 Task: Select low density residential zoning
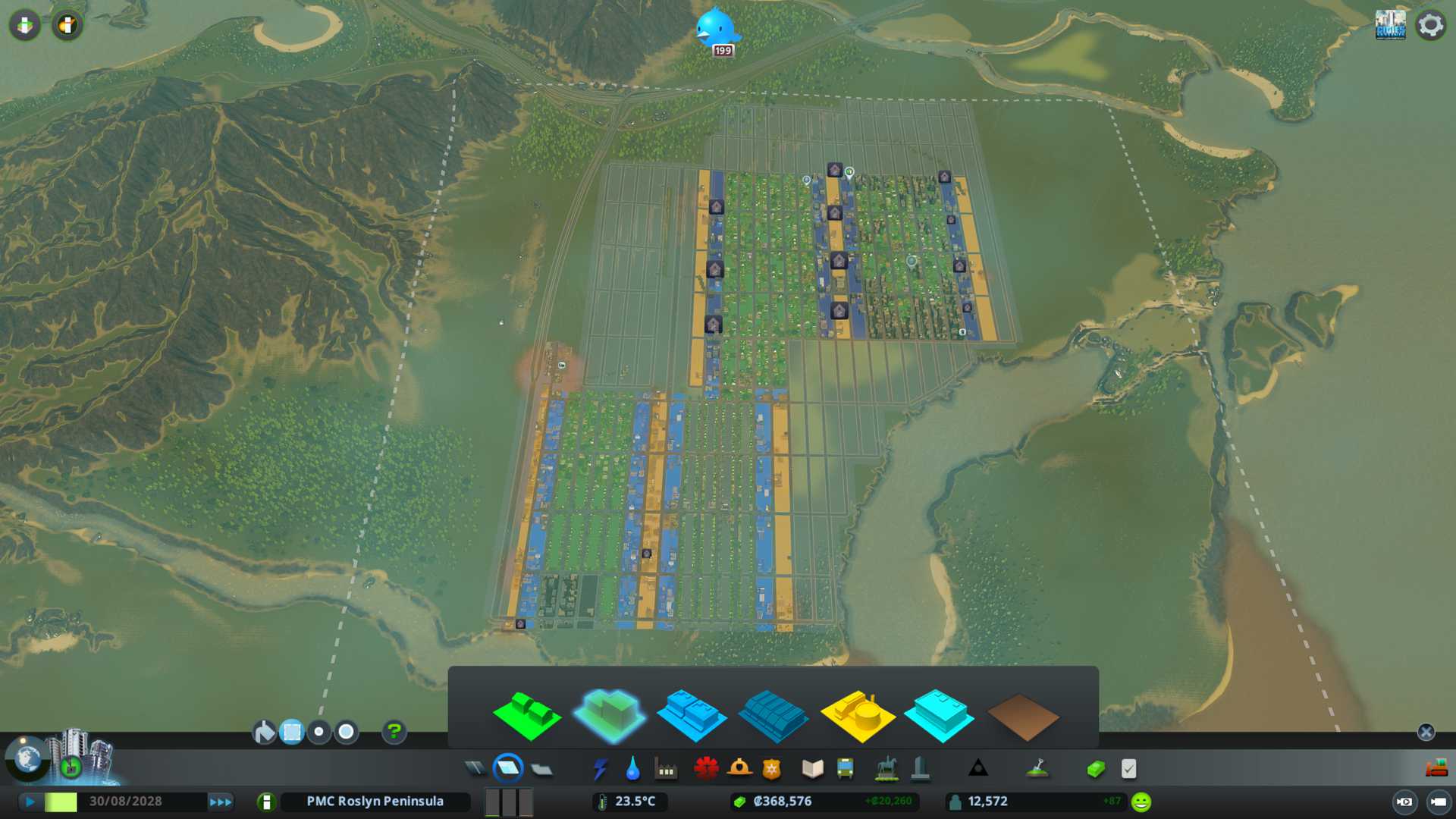pyautogui.click(x=526, y=715)
